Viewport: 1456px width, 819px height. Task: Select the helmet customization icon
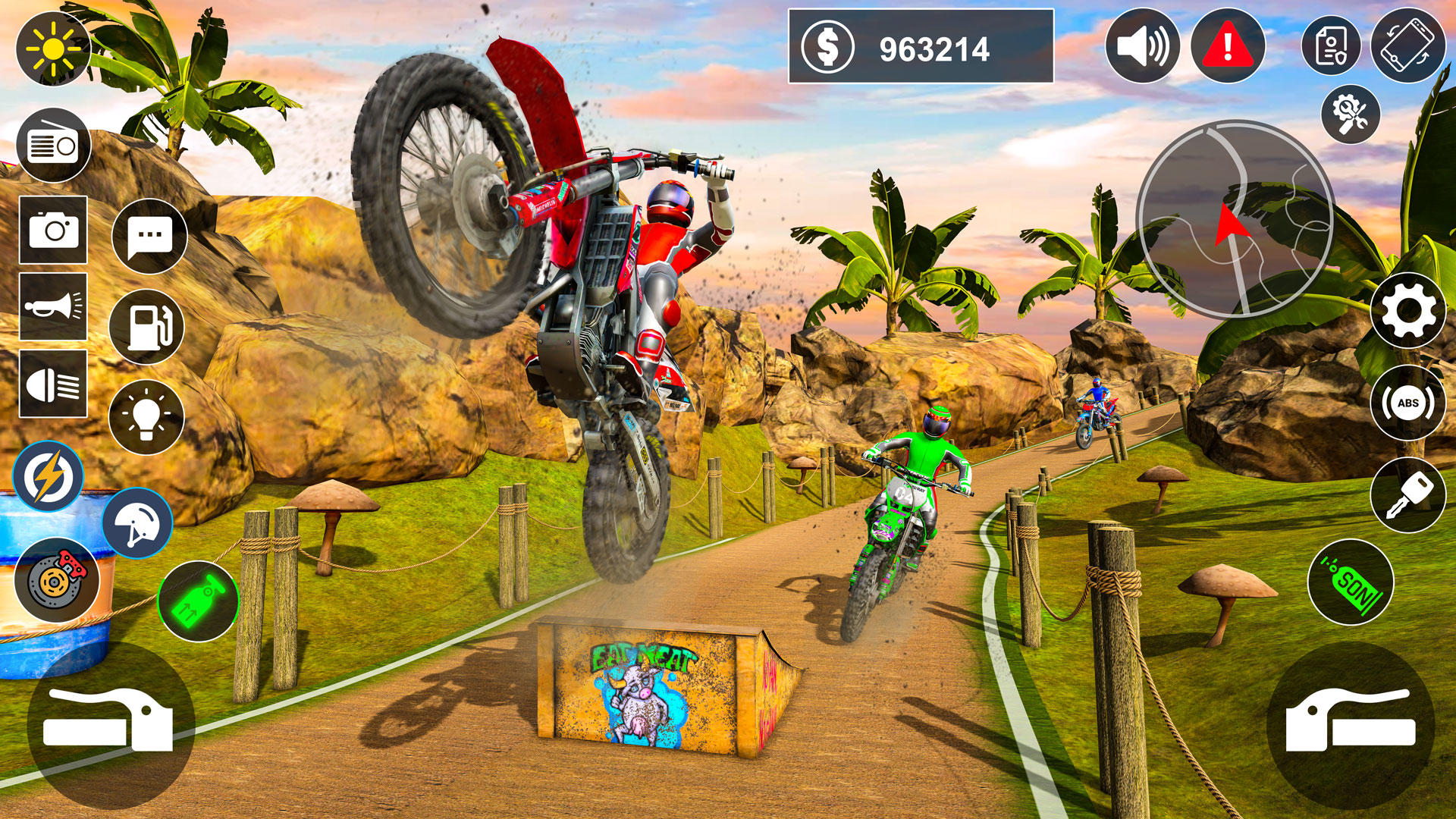click(x=139, y=523)
